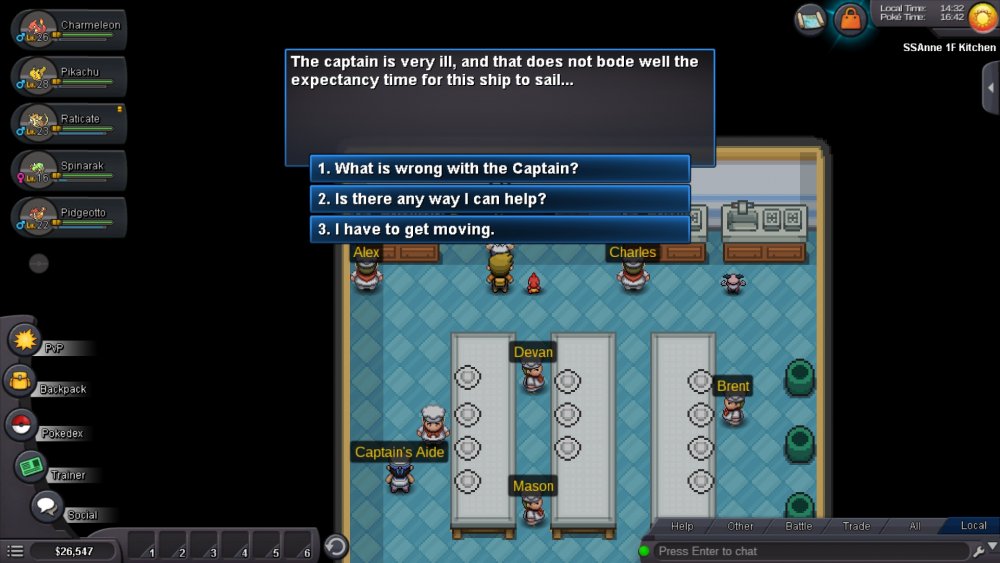This screenshot has height=563, width=1000.
Task: Switch to the Battle chat tab
Action: coord(799,526)
